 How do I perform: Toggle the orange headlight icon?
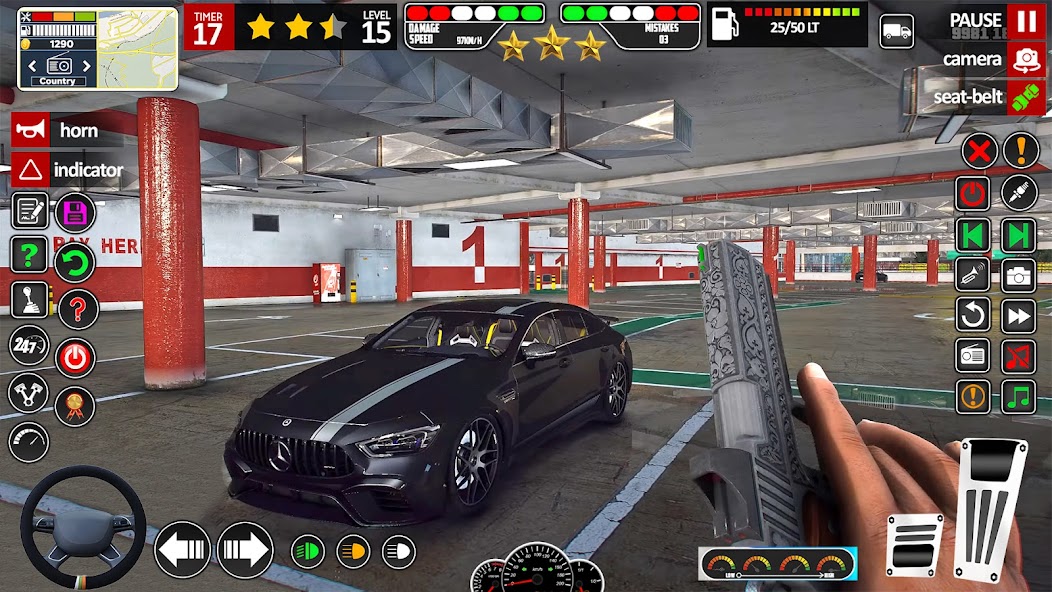tap(353, 550)
